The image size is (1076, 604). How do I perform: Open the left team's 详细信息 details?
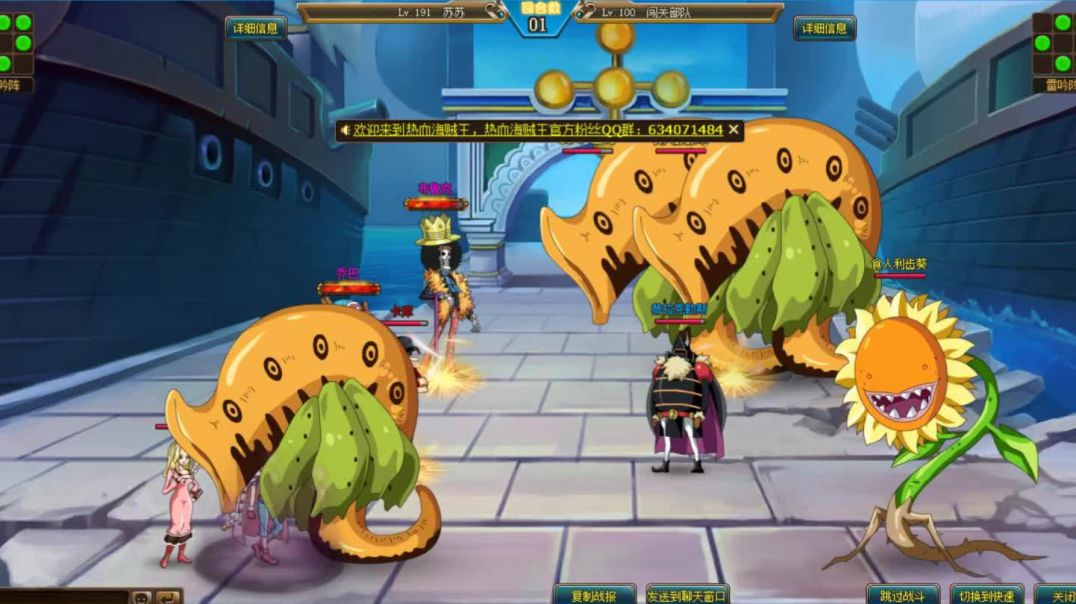255,28
